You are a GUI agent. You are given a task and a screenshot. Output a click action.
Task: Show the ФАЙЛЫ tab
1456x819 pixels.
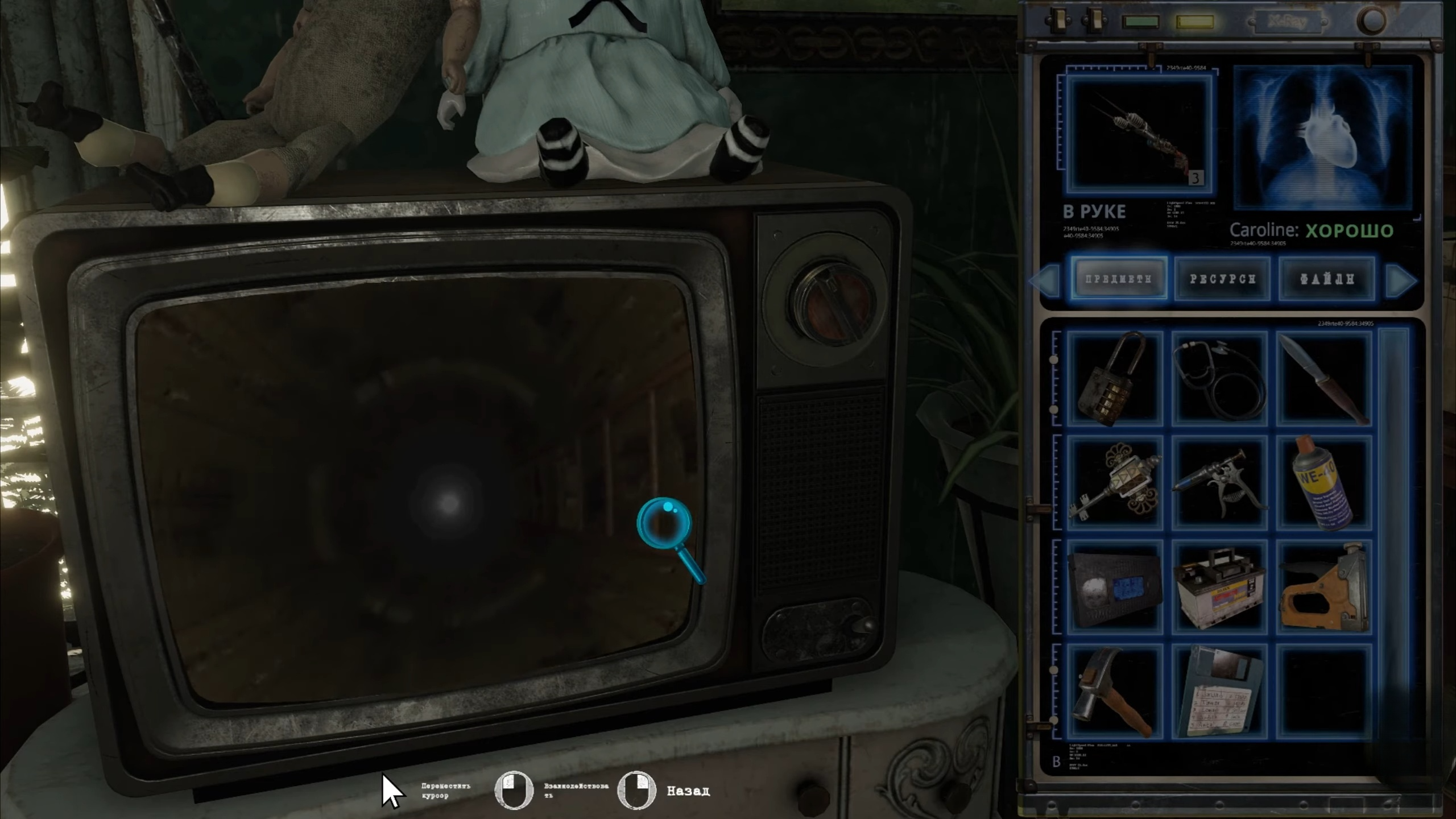pos(1326,279)
